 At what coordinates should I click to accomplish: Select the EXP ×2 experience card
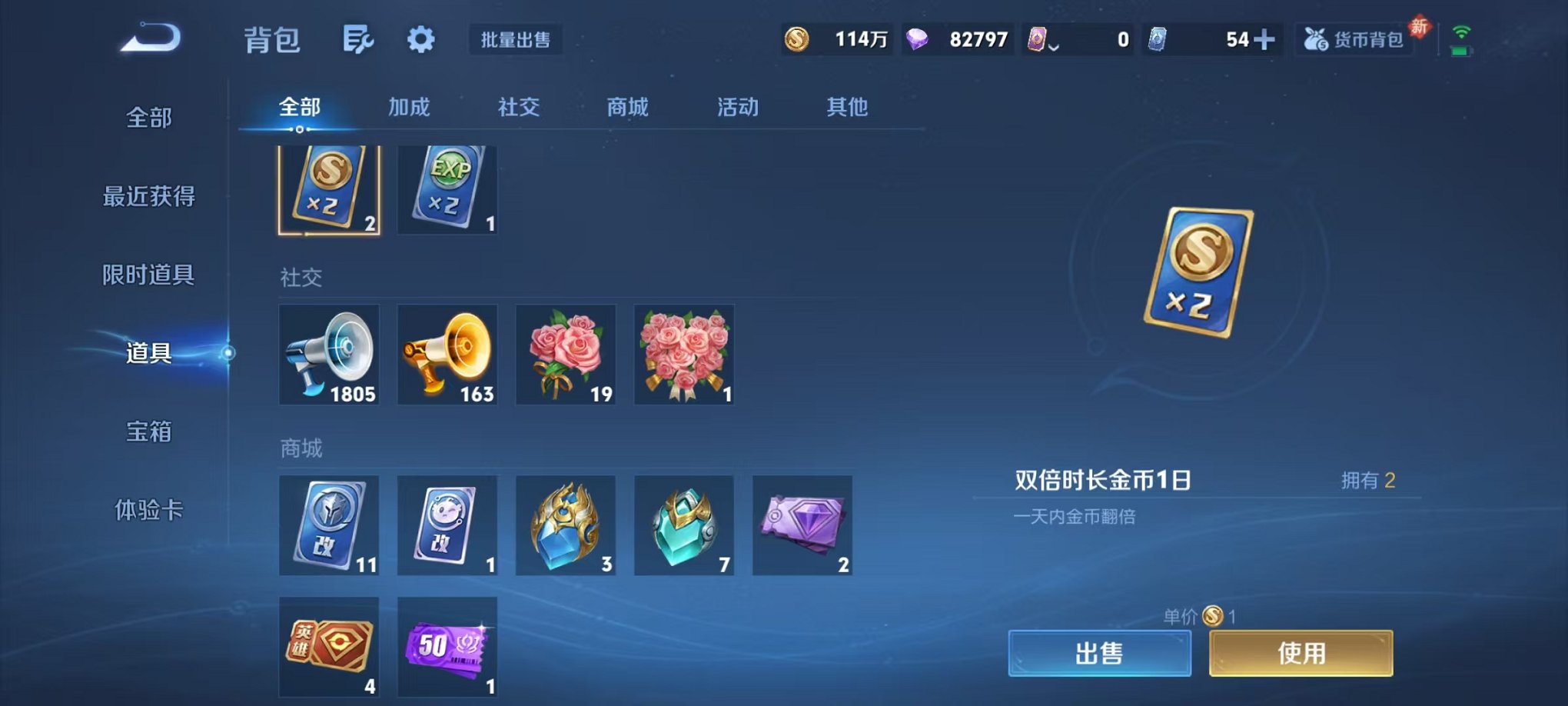point(447,187)
